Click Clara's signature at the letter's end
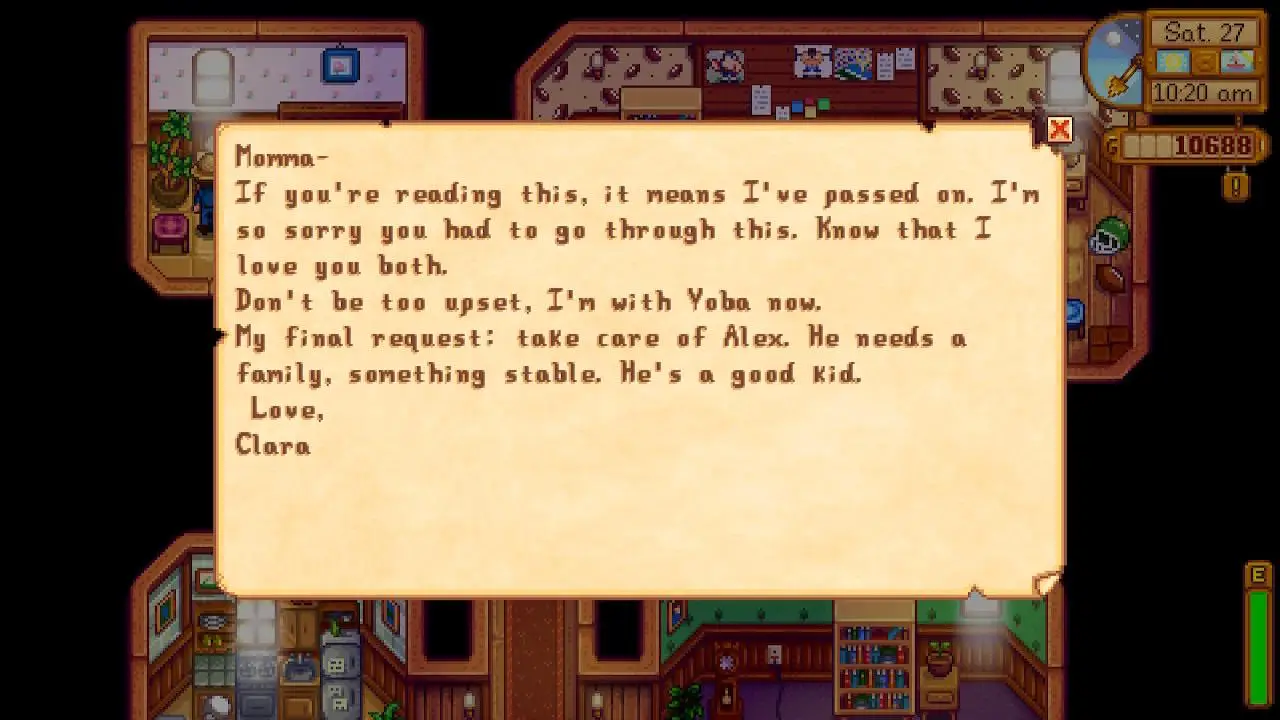1280x720 pixels. point(272,446)
